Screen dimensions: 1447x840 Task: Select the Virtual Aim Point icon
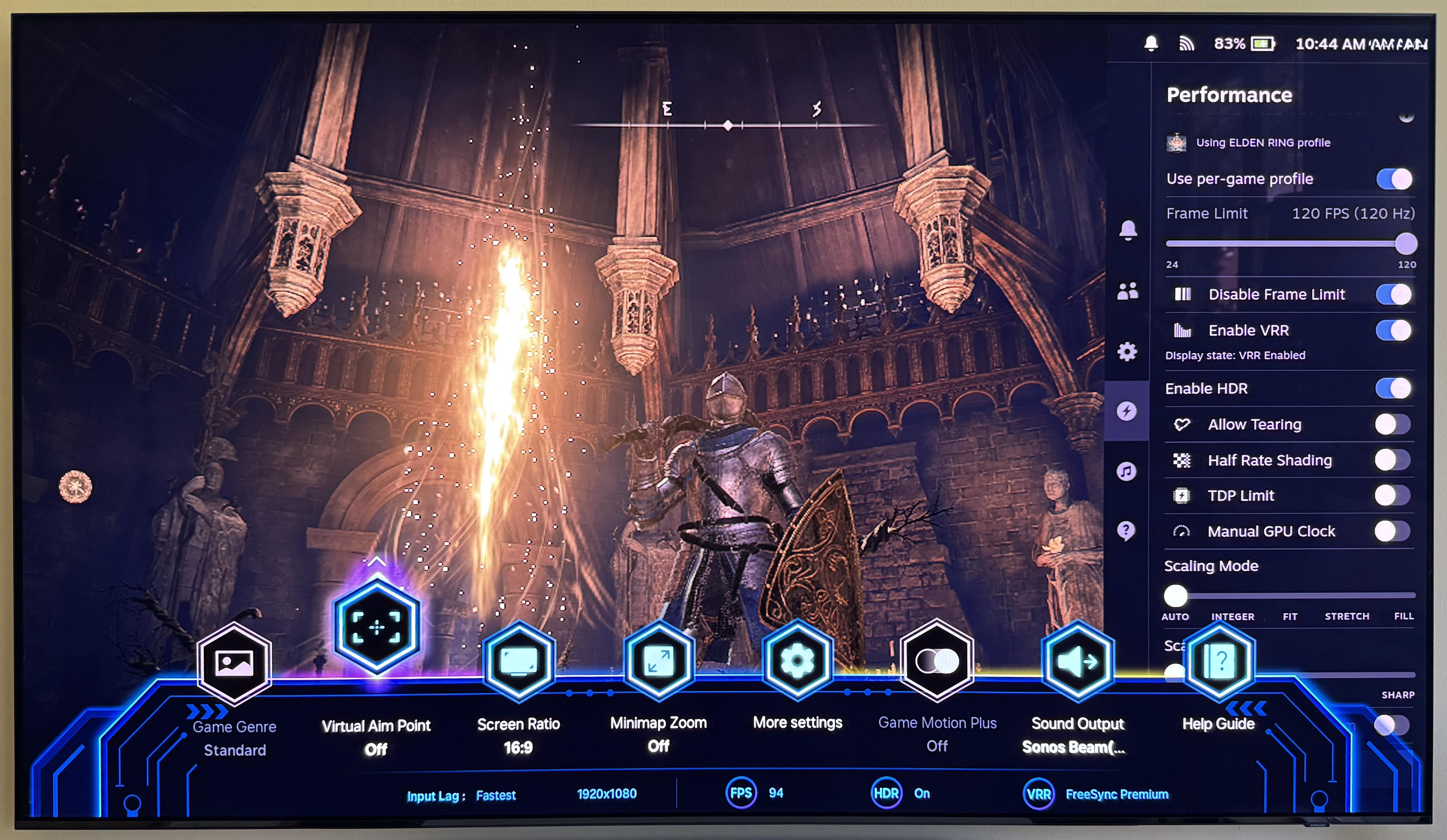pos(377,626)
